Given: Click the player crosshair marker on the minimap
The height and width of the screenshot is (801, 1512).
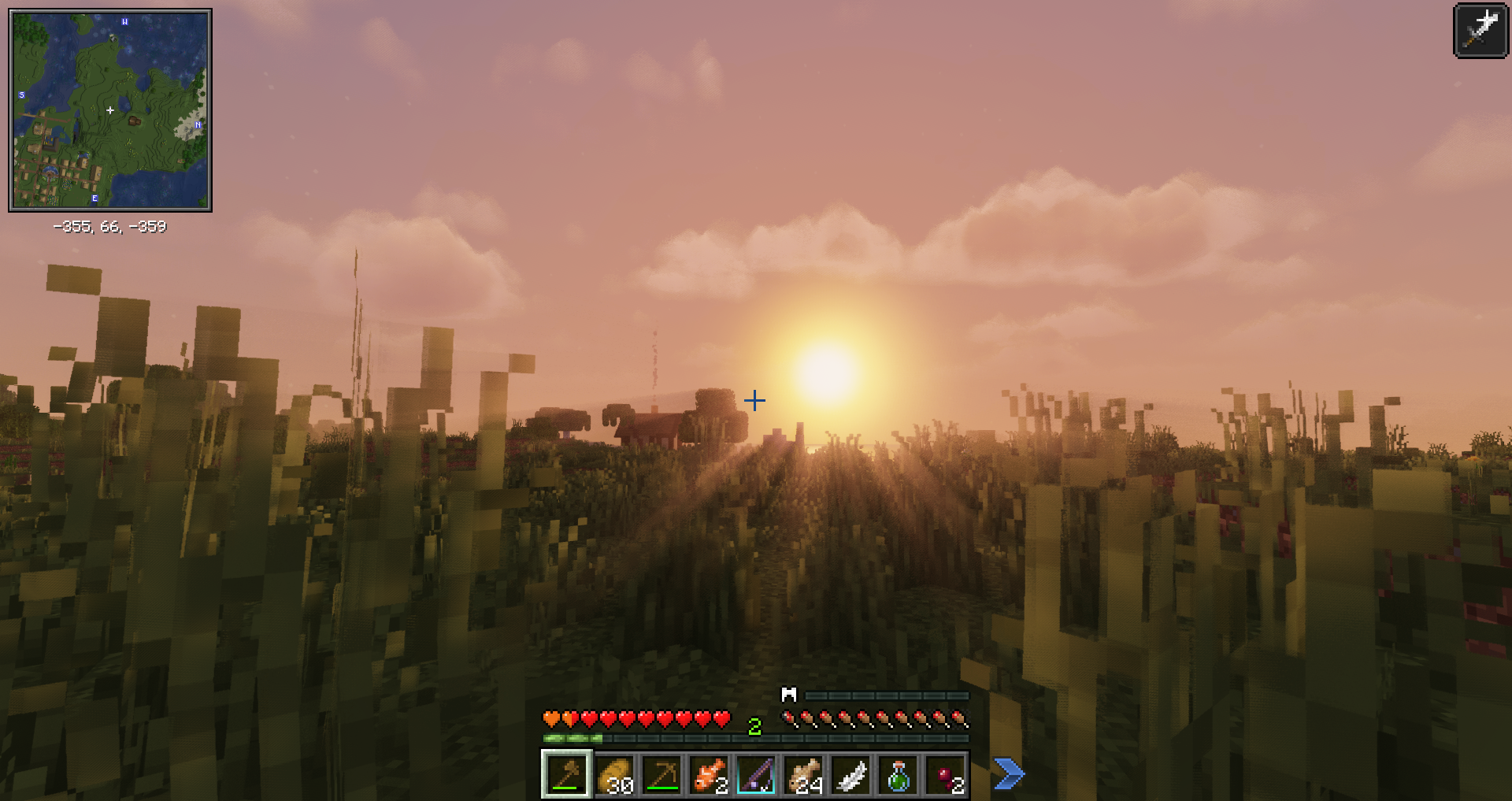Looking at the screenshot, I should [110, 111].
